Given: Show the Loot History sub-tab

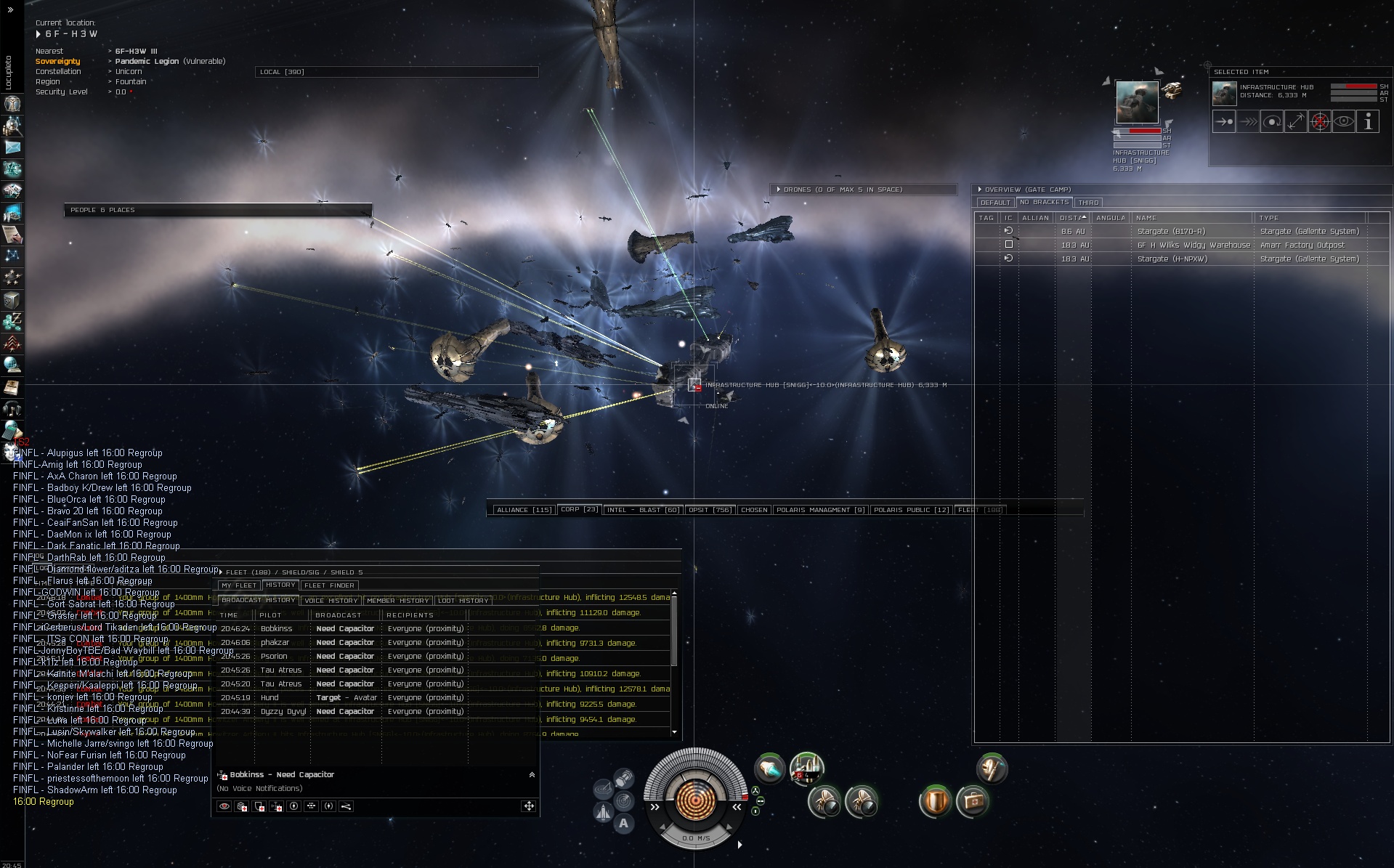Looking at the screenshot, I should (x=463, y=601).
